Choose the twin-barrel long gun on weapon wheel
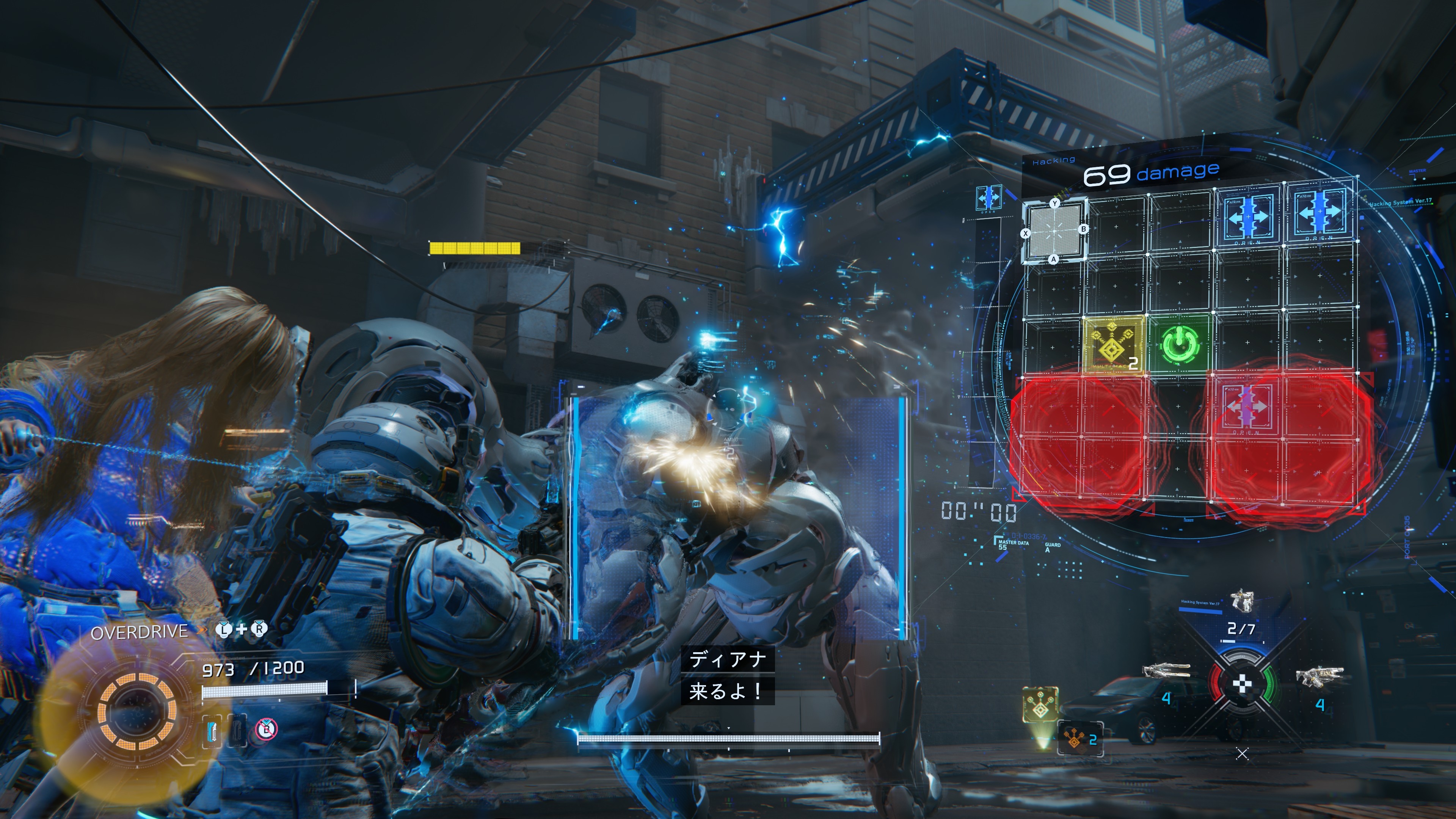This screenshot has width=1456, height=819. 1166,671
